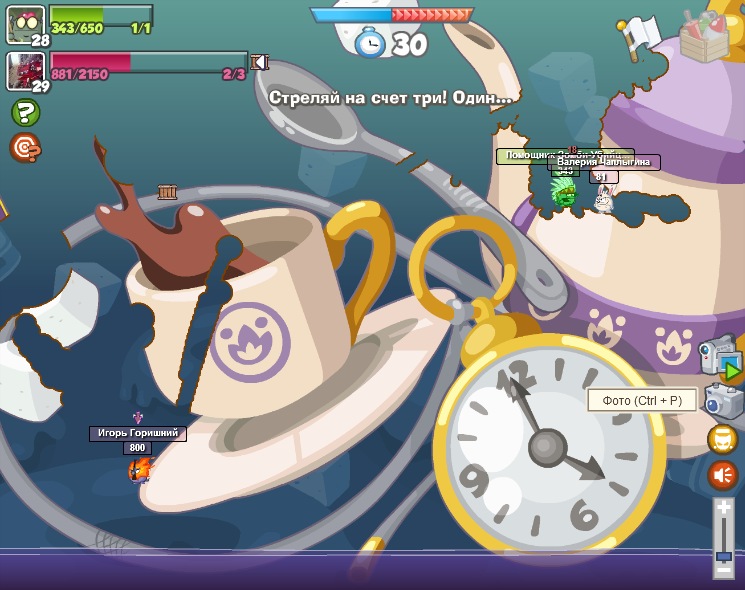Screen dimensions: 745x590
Task: Click the orange target hint icon
Action: 25,148
